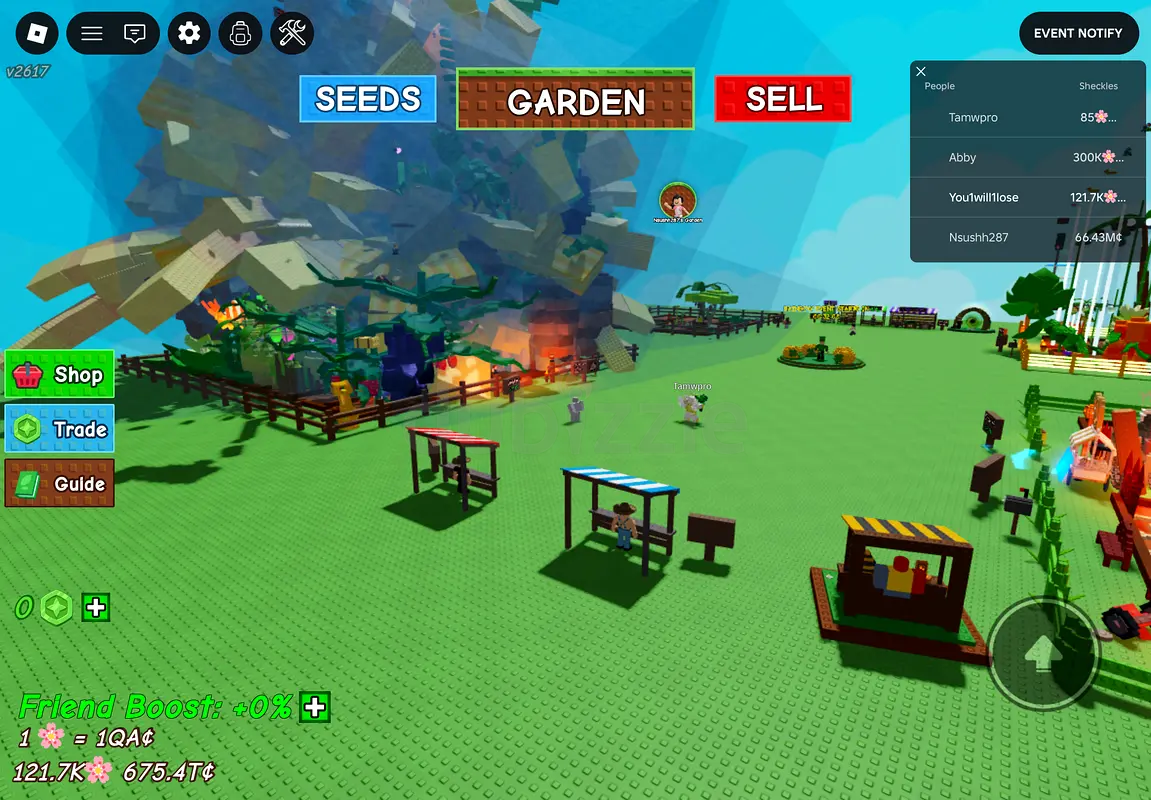Screen dimensions: 1151x800
Task: Close the player leaderboard panel
Action: coord(921,71)
